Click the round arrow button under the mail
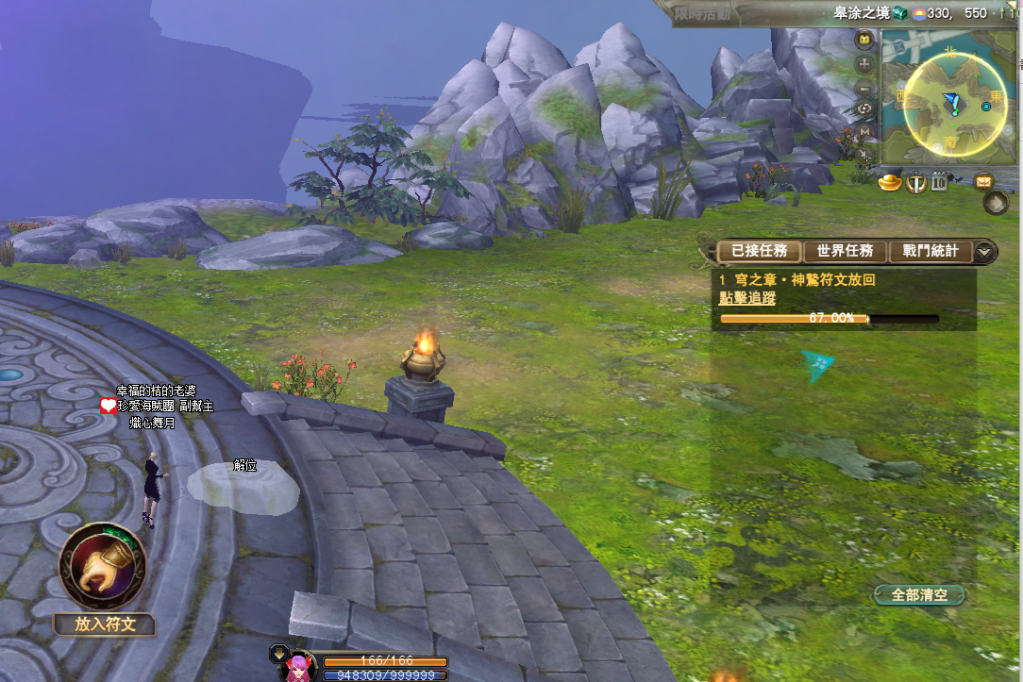 click(995, 204)
